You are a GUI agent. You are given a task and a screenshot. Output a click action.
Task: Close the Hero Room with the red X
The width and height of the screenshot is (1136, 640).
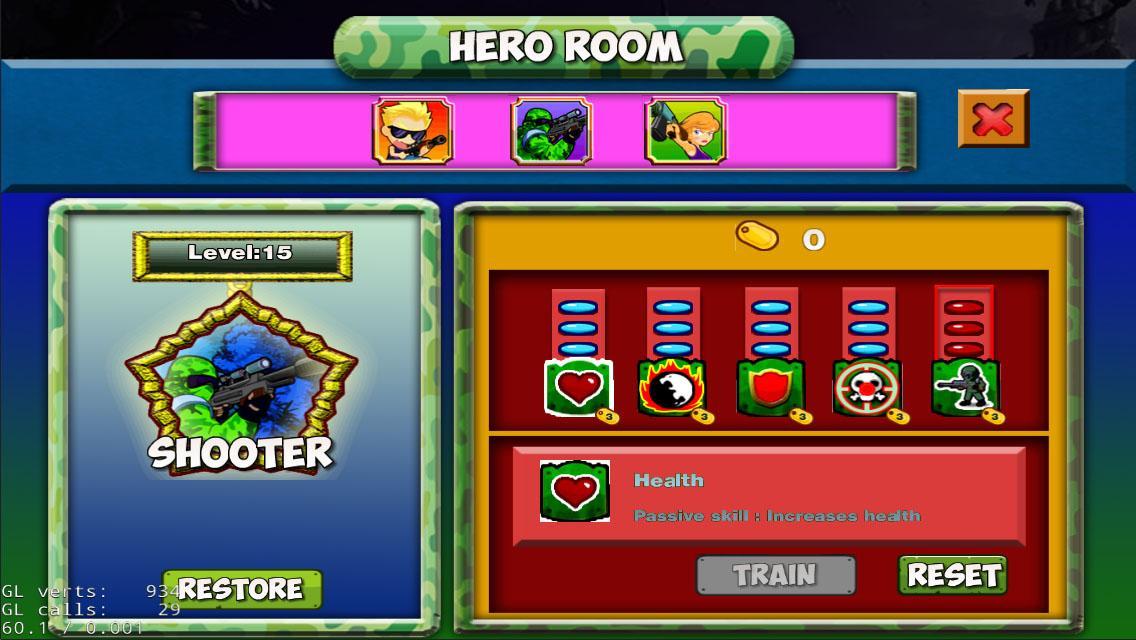click(x=992, y=119)
